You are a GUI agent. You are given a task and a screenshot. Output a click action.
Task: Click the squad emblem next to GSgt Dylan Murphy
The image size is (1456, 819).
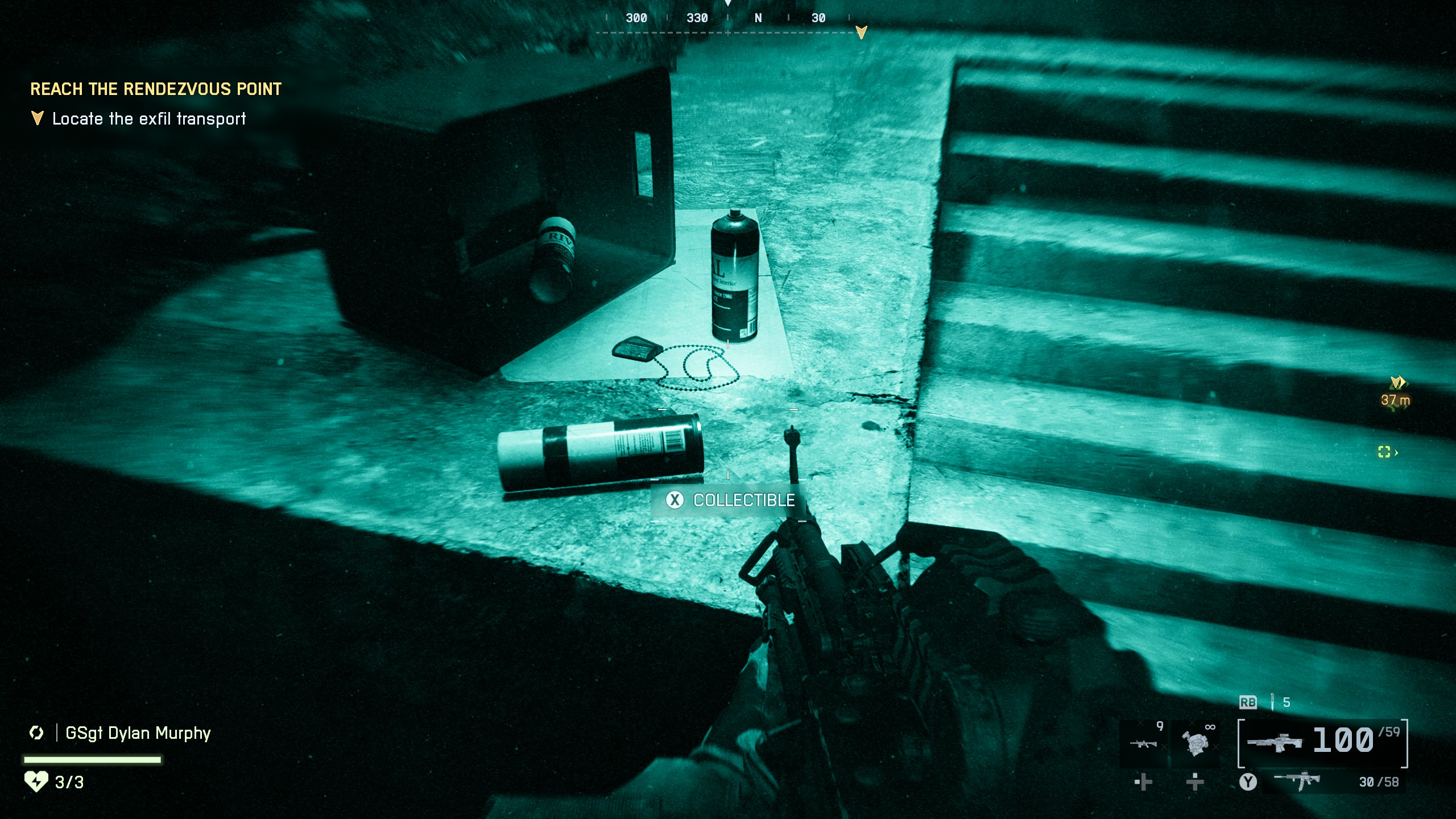pyautogui.click(x=38, y=734)
